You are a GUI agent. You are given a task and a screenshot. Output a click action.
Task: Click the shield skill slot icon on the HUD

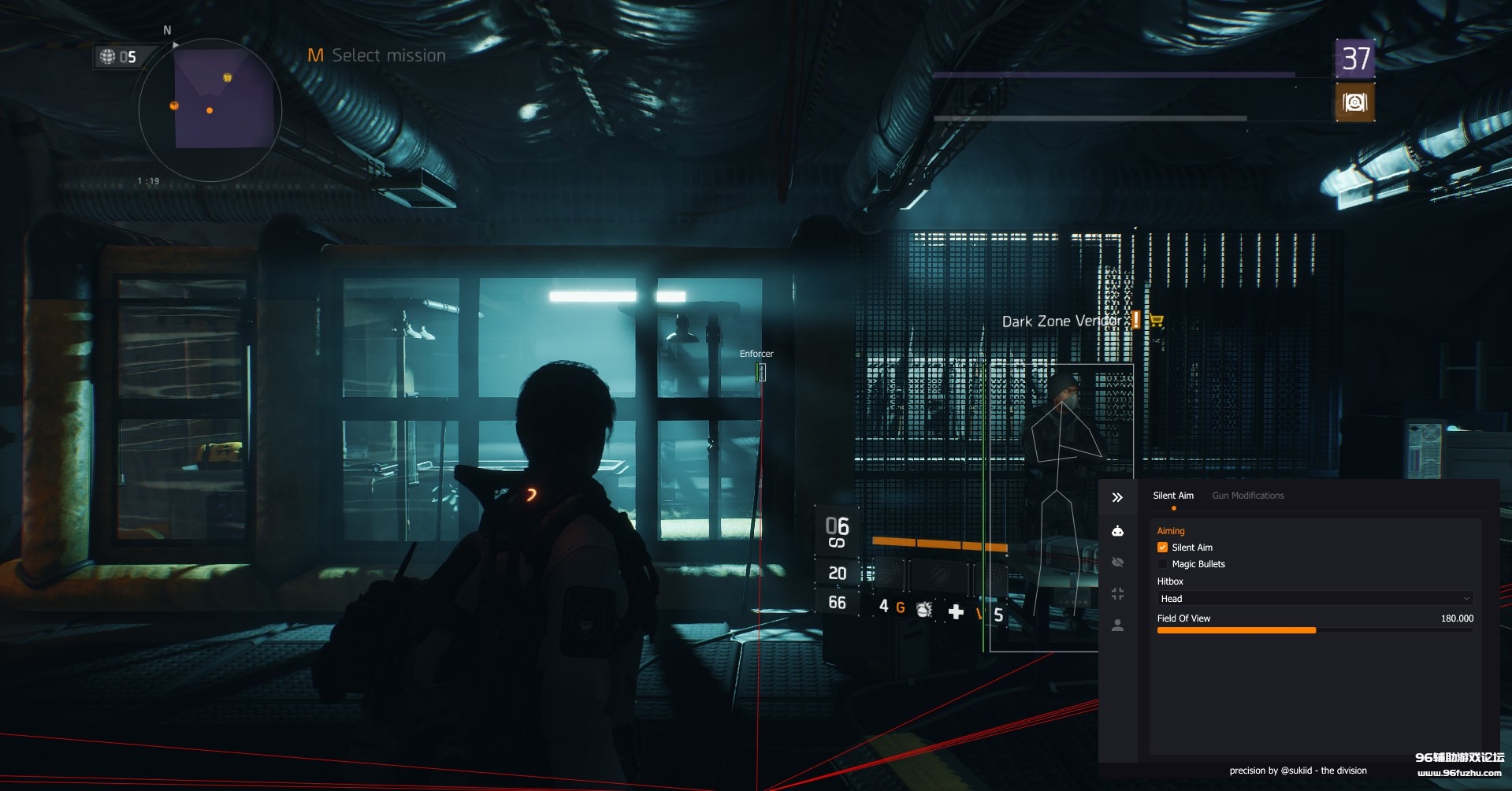coord(940,576)
